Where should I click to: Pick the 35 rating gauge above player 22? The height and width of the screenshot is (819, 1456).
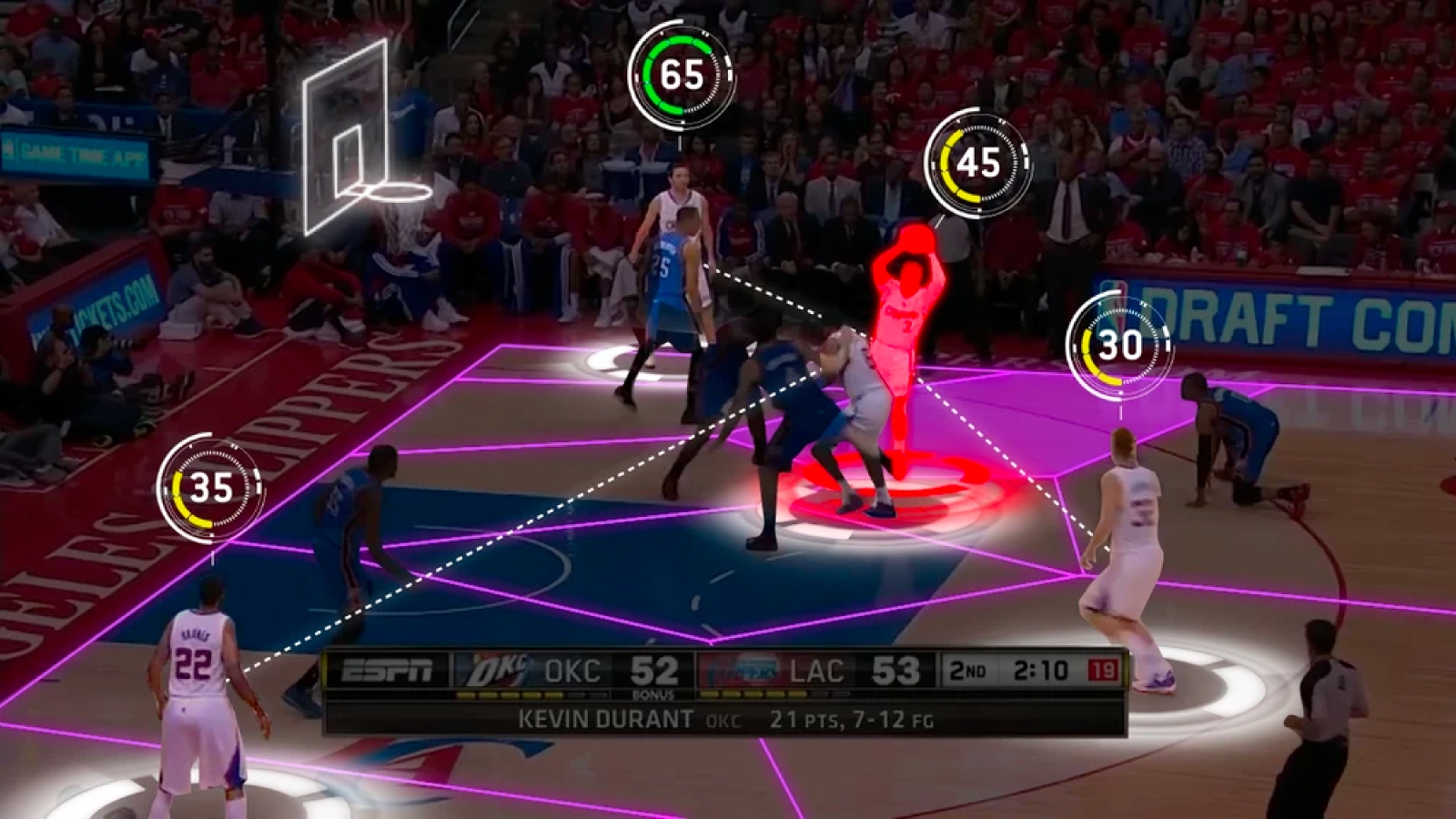pos(211,489)
